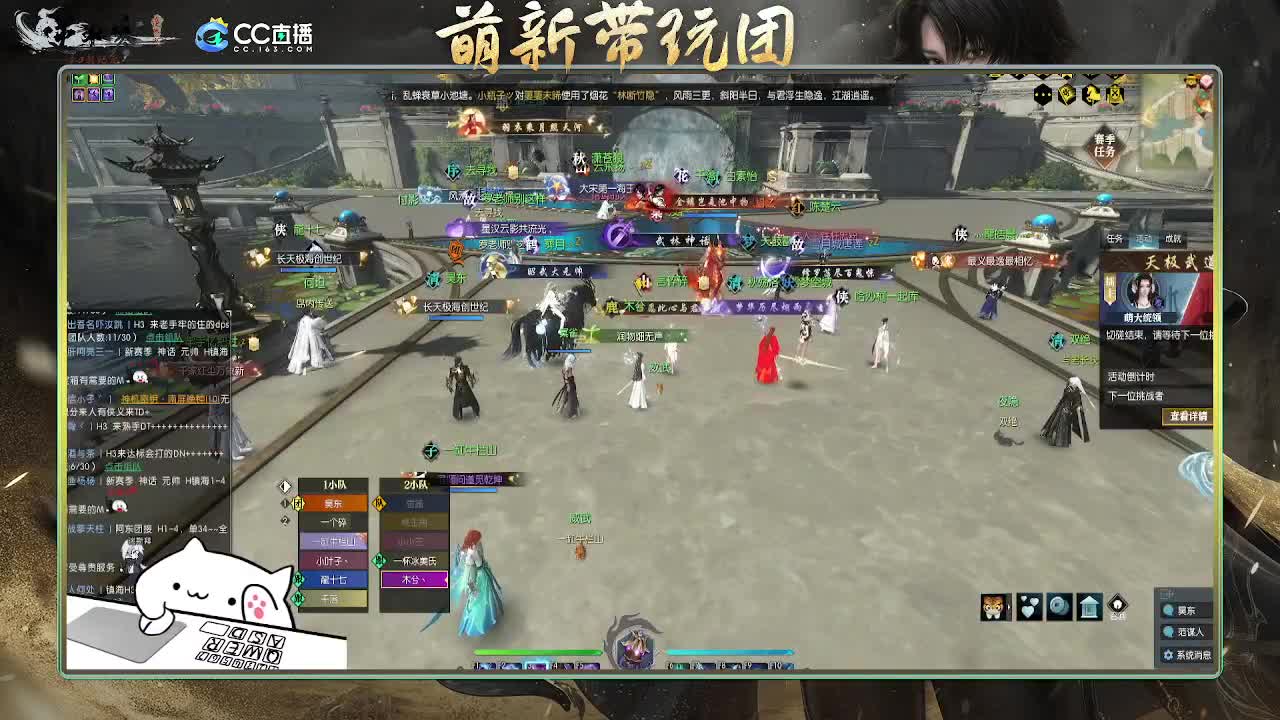The image size is (1280, 720).
Task: Expand chat using the arrow beside the tiger avatar
Action: (x=1009, y=607)
